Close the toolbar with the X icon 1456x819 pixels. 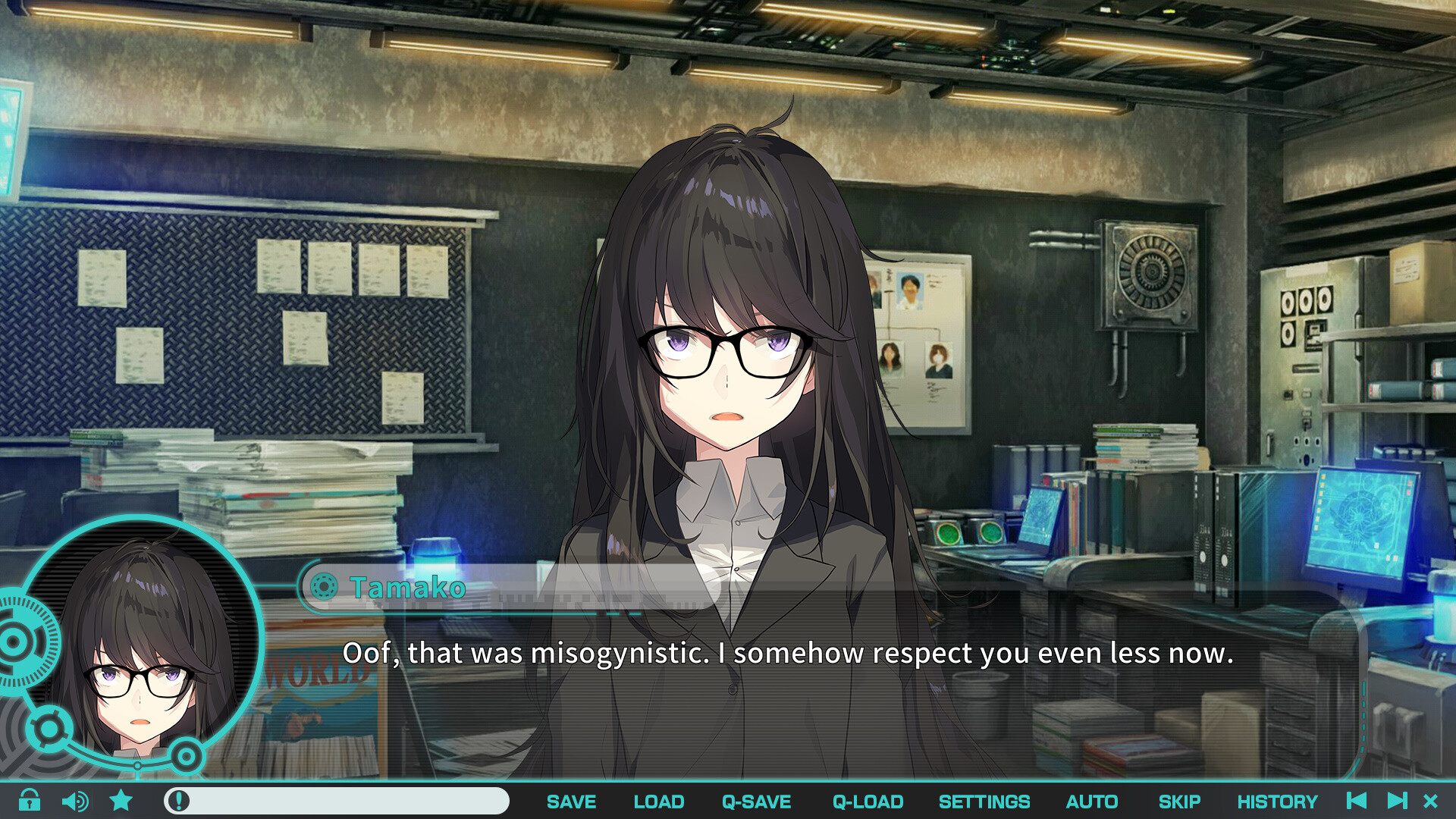pos(1431,801)
